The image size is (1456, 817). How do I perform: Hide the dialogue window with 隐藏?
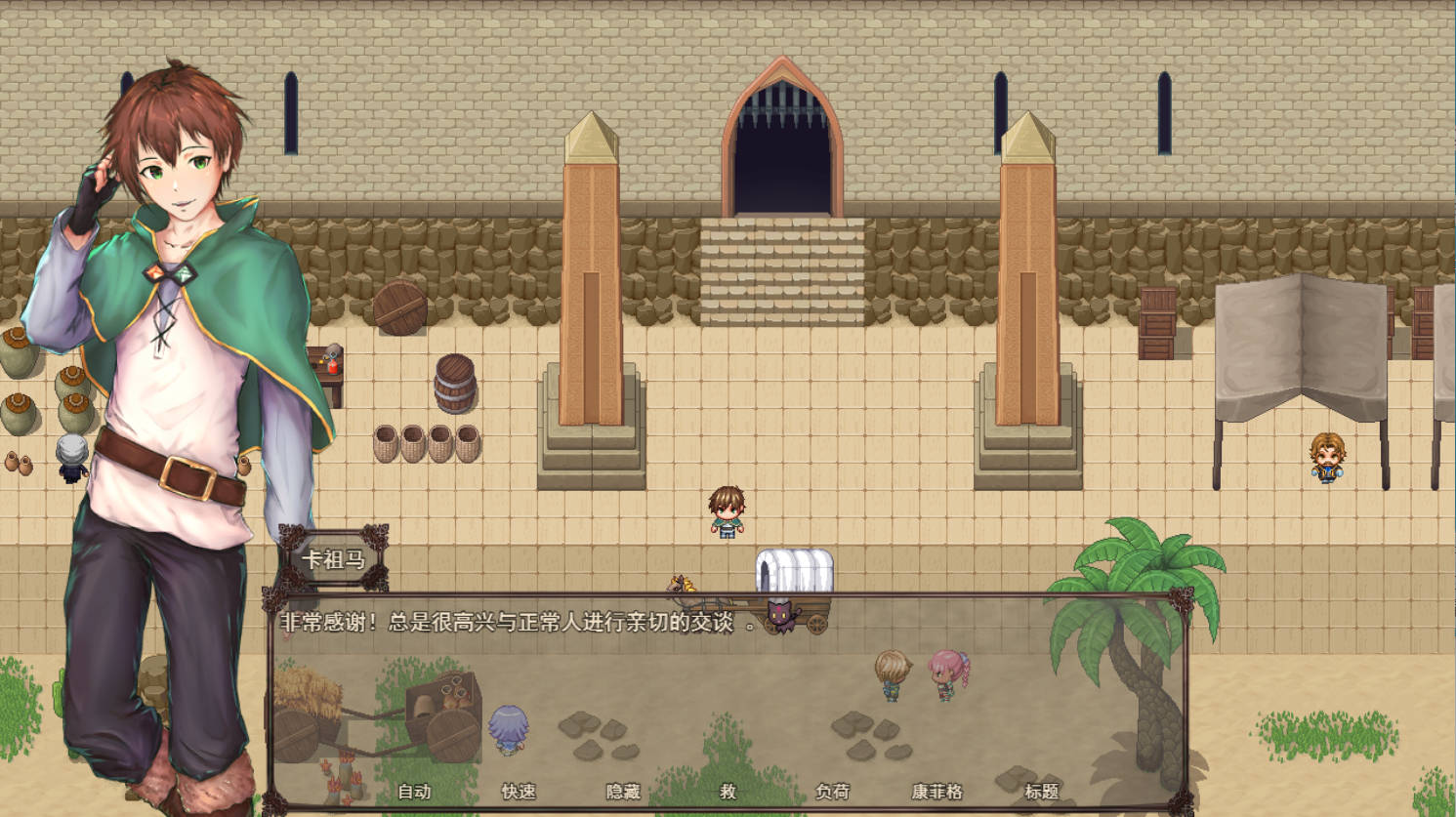pos(623,792)
